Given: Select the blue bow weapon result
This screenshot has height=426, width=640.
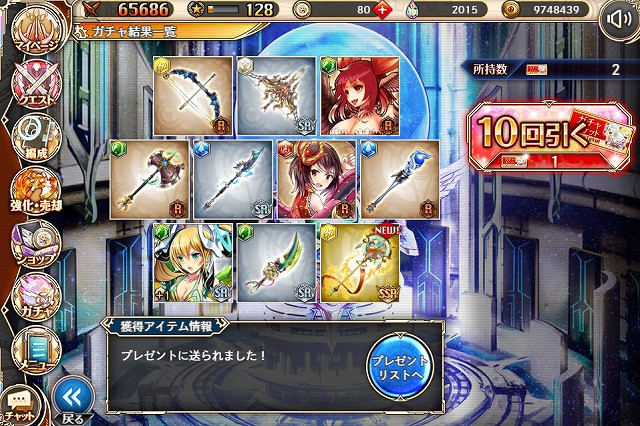Looking at the screenshot, I should (194, 96).
